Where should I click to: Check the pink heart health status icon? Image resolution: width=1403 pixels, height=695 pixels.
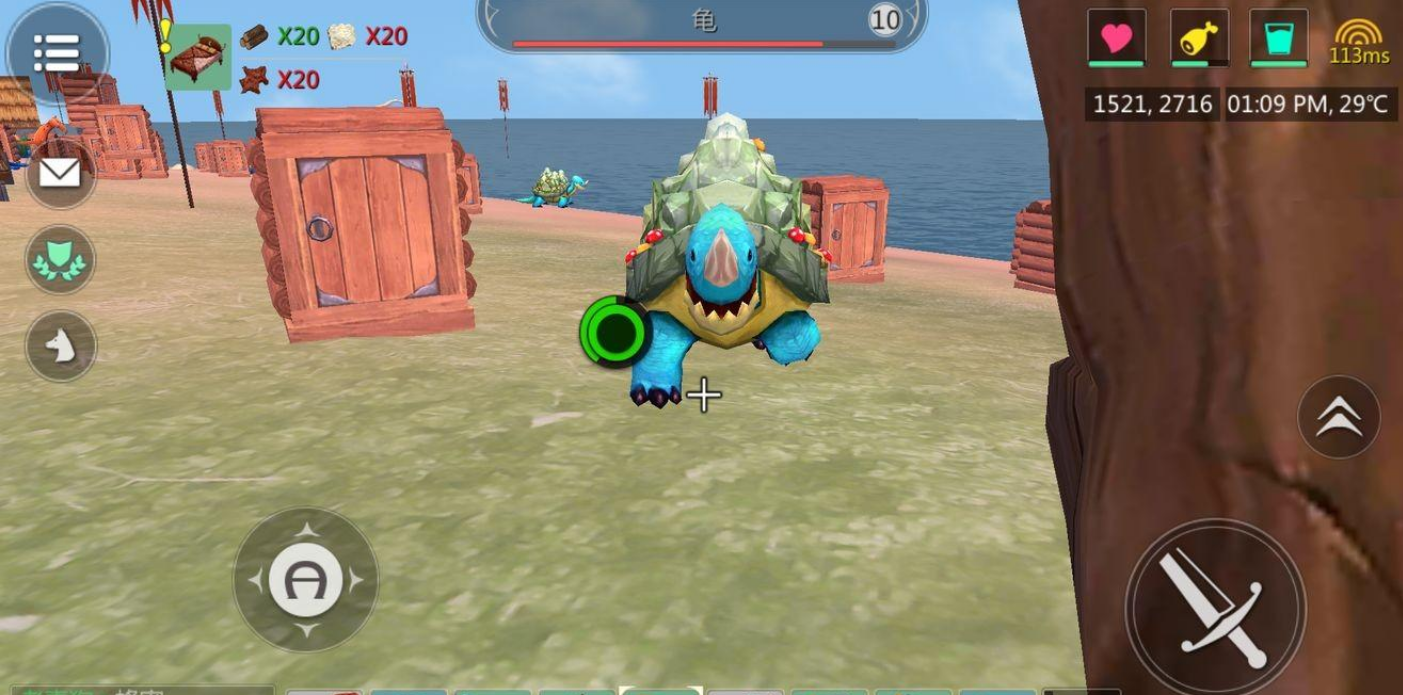[x=1116, y=39]
